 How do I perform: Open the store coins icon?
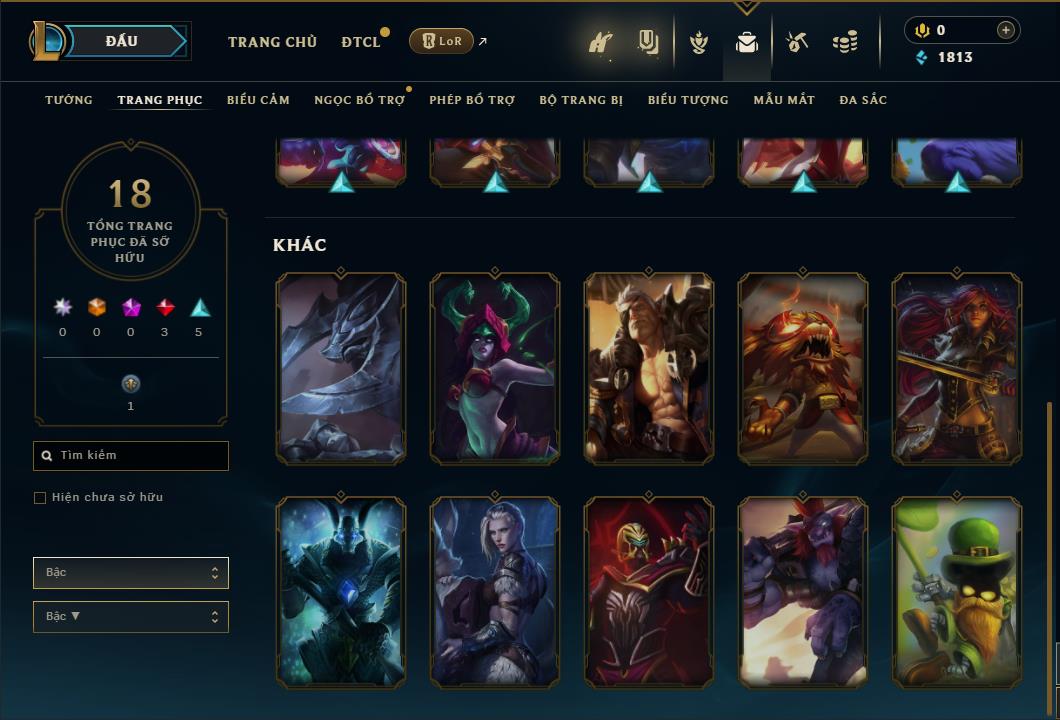point(845,42)
